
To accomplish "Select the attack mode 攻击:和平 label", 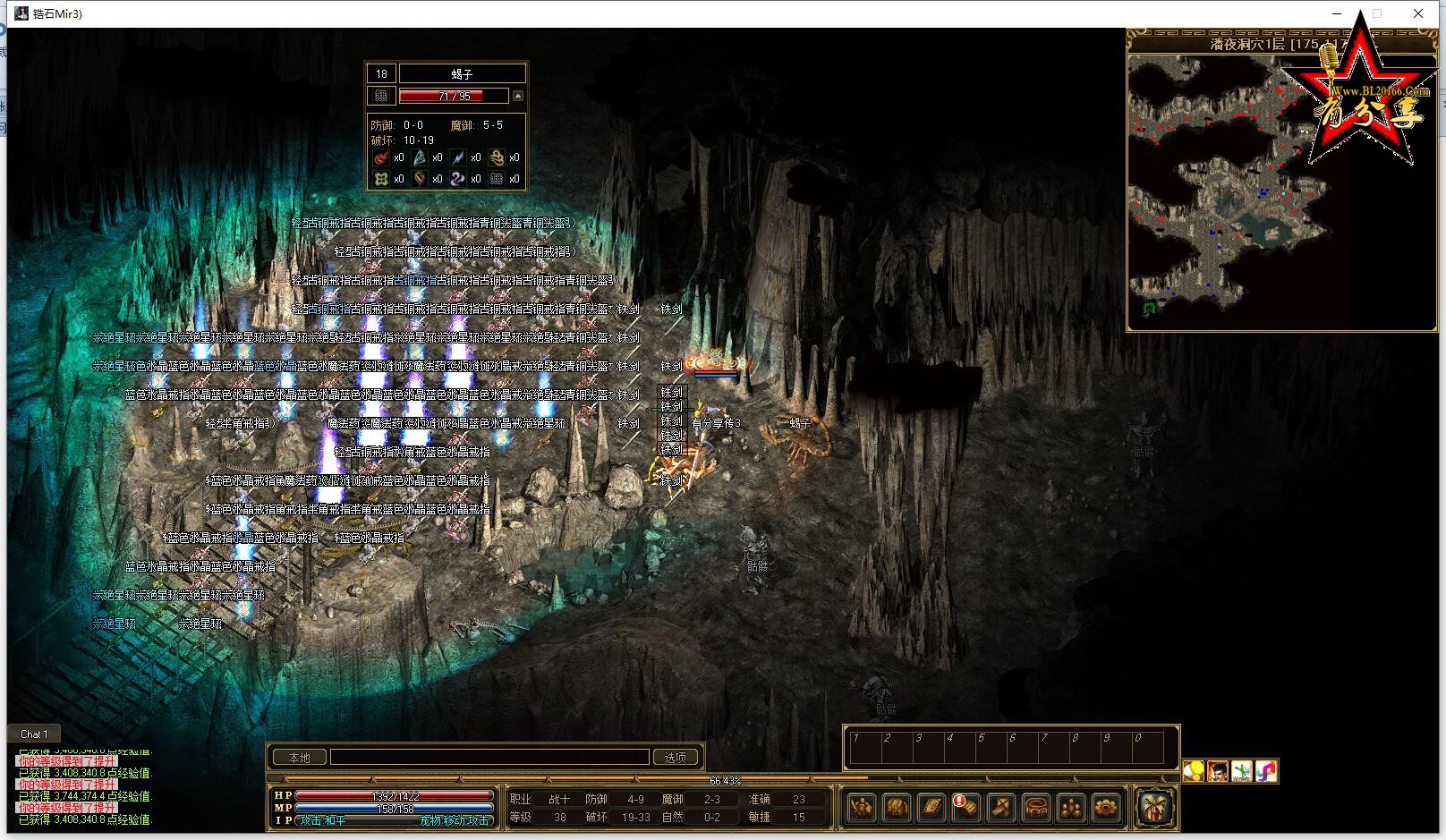I will click(324, 820).
